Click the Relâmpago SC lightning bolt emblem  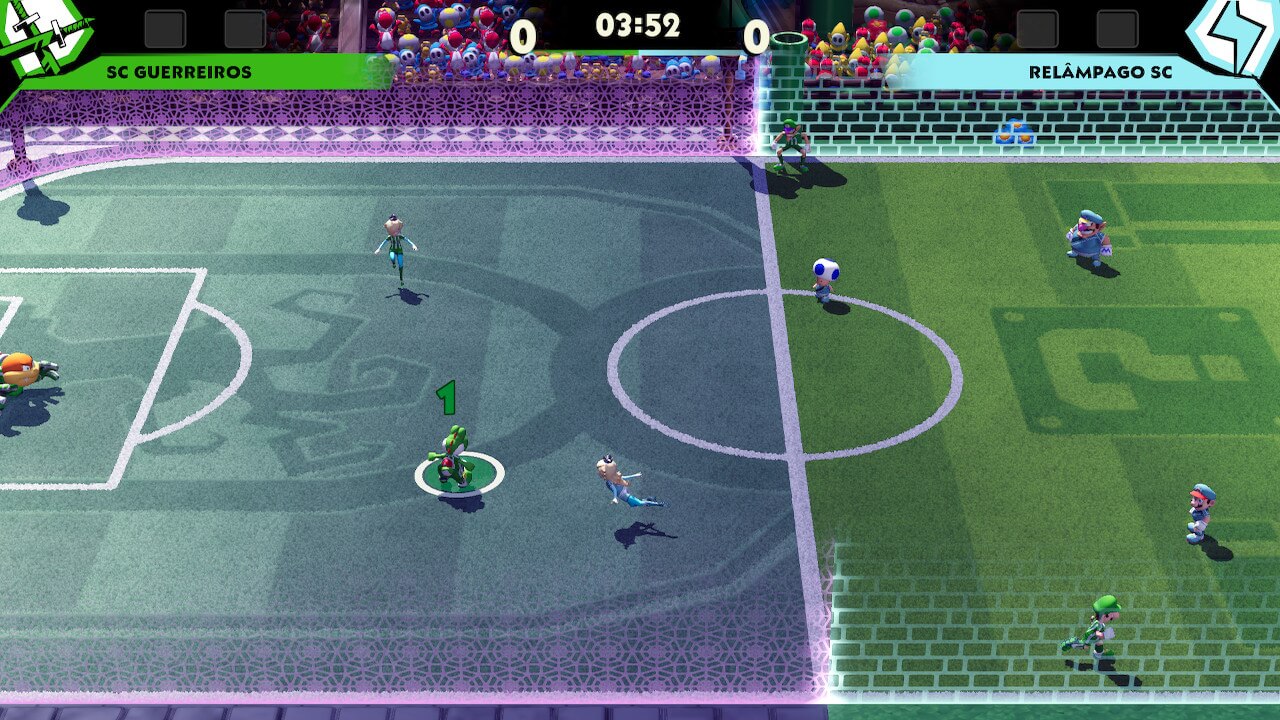(x=1234, y=36)
